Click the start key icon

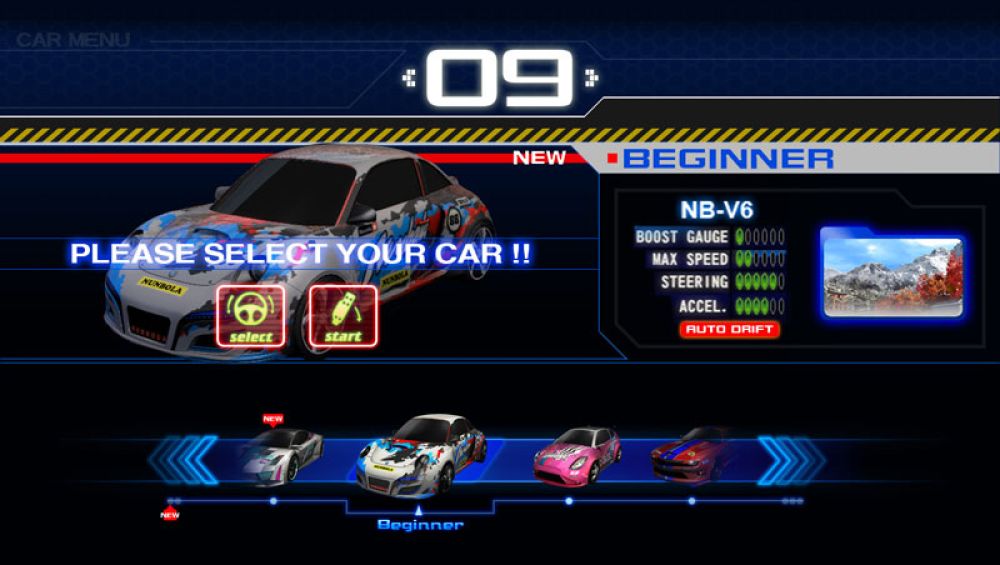(343, 316)
